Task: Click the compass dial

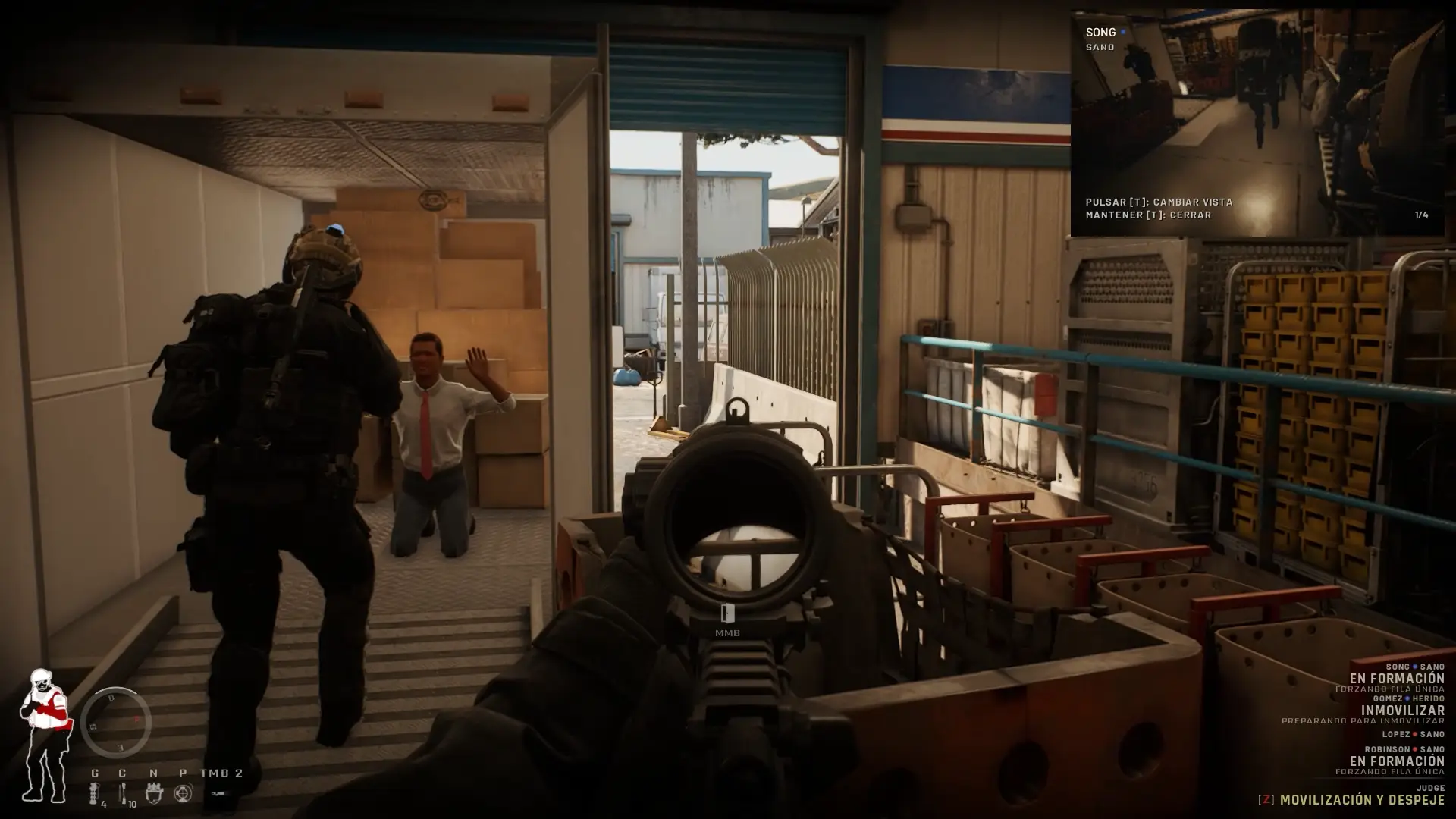Action: (x=116, y=723)
